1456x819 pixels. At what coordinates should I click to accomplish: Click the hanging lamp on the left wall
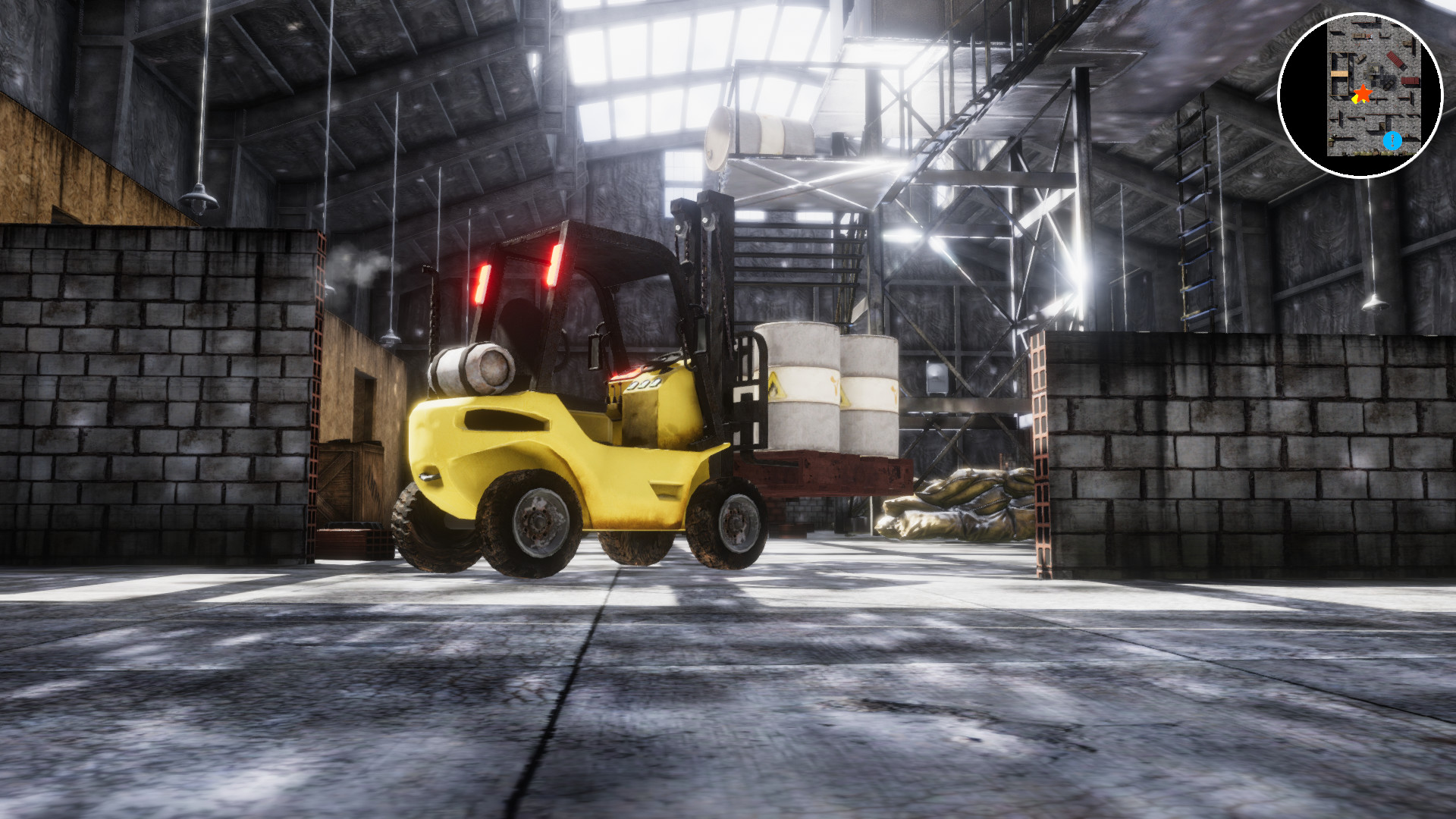click(x=199, y=201)
